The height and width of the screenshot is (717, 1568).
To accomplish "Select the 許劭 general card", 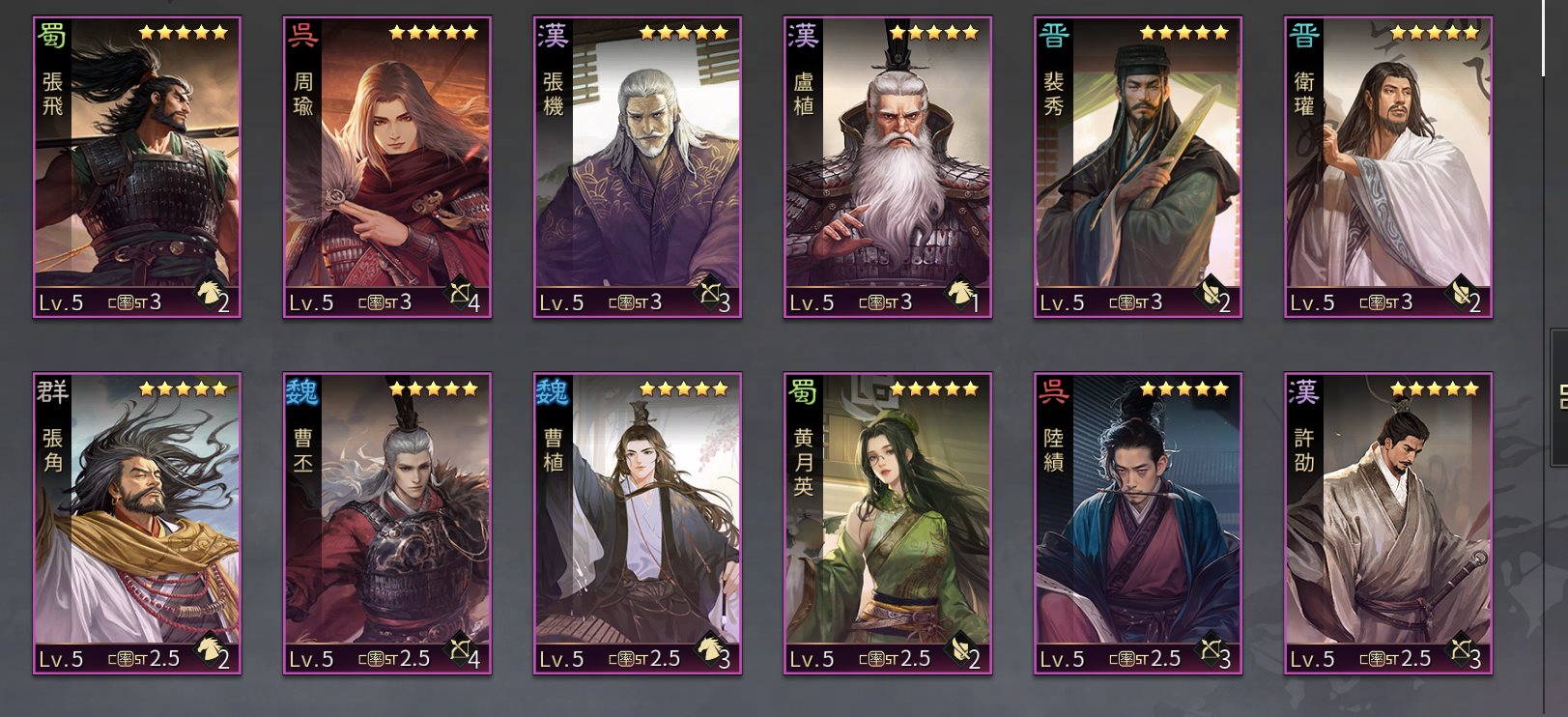I will [1387, 523].
